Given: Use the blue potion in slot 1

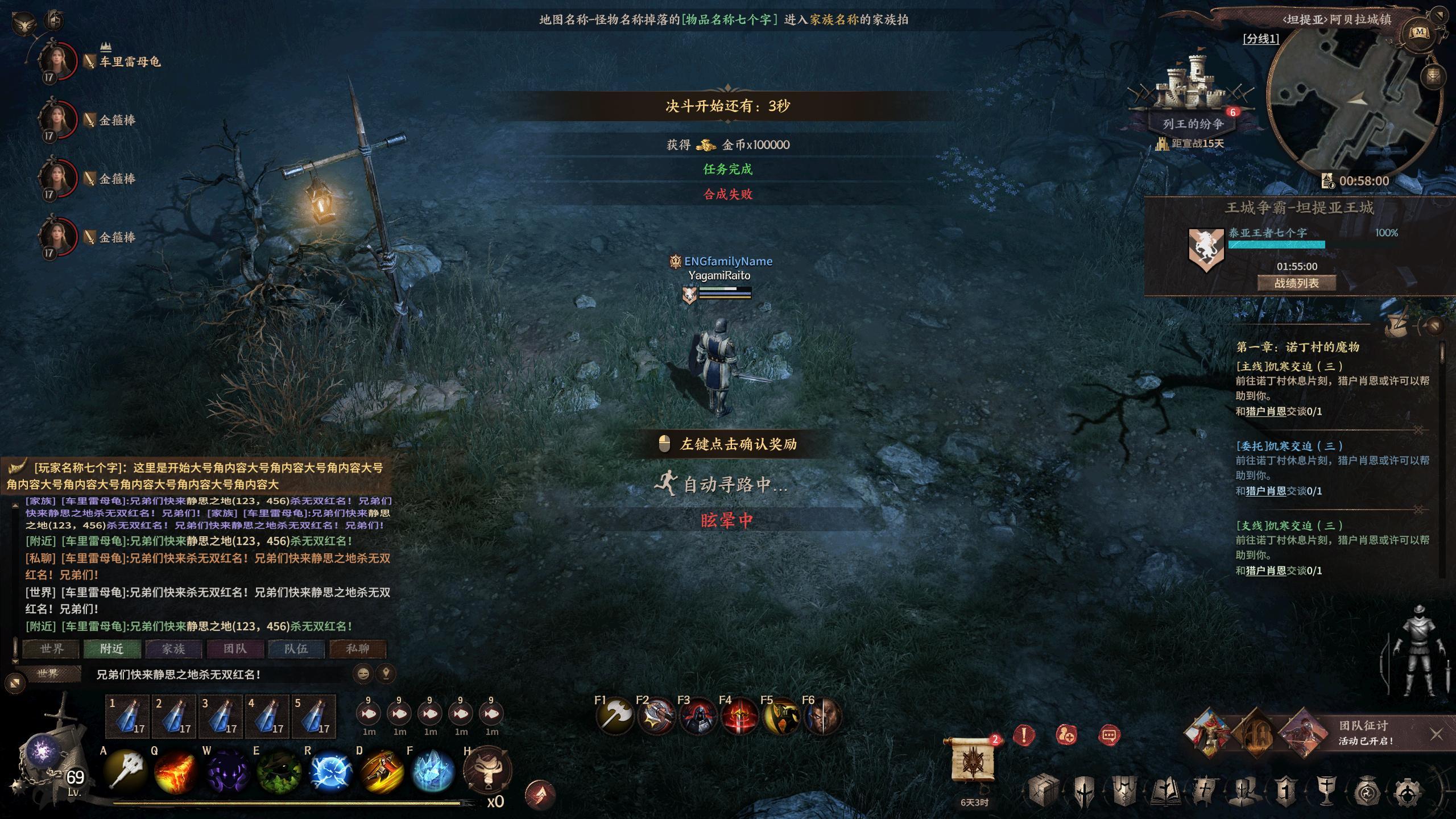Looking at the screenshot, I should tap(127, 717).
